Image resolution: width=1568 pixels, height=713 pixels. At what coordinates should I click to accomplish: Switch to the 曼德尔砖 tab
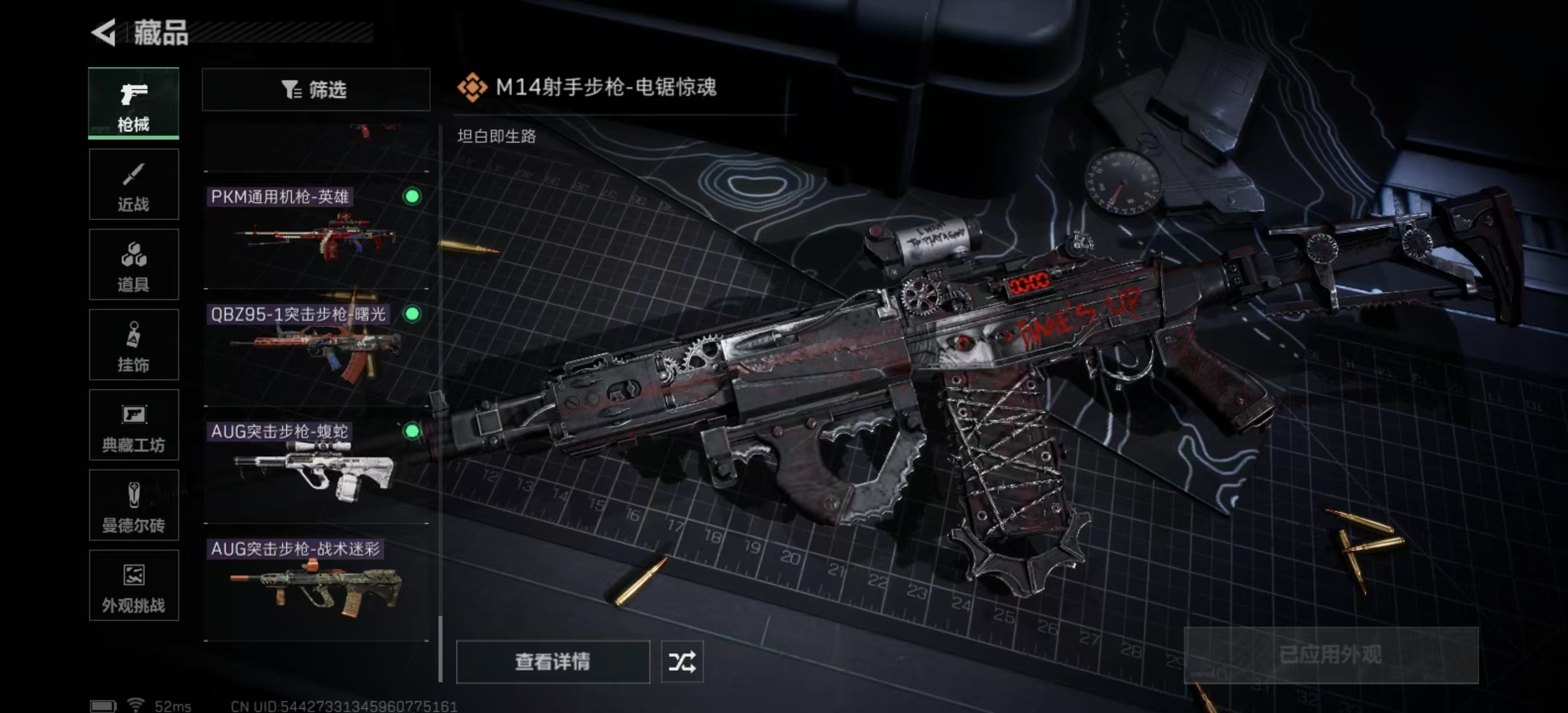tap(133, 505)
